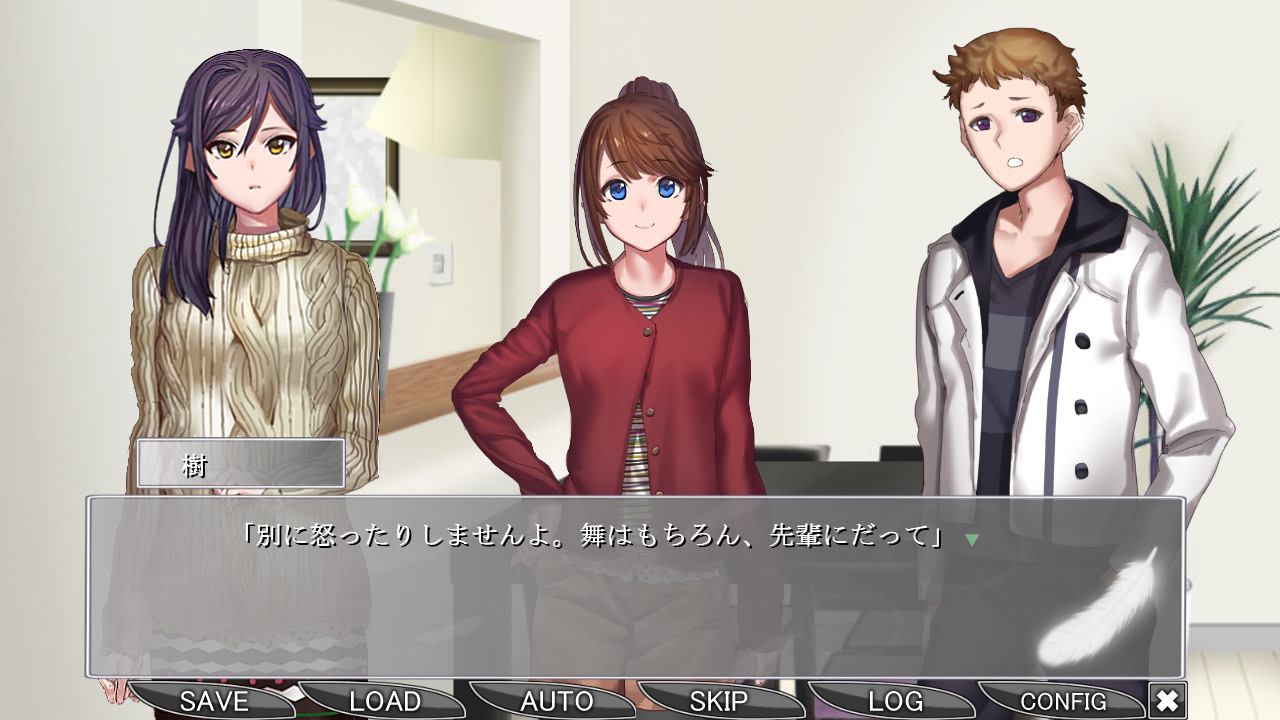Screen dimensions: 1280x720
Task: Open the LOAD menu
Action: (383, 701)
